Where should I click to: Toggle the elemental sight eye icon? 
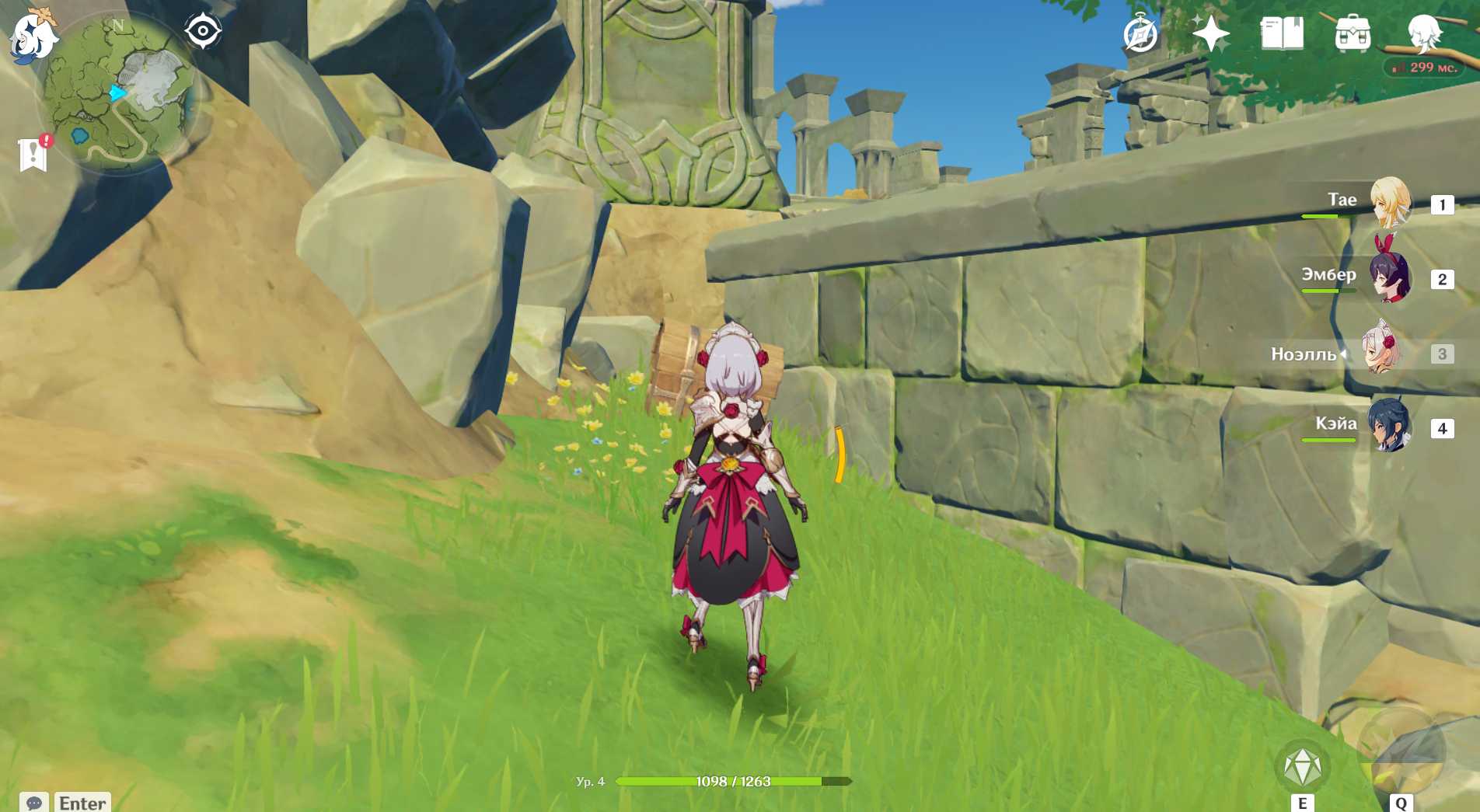pyautogui.click(x=203, y=31)
